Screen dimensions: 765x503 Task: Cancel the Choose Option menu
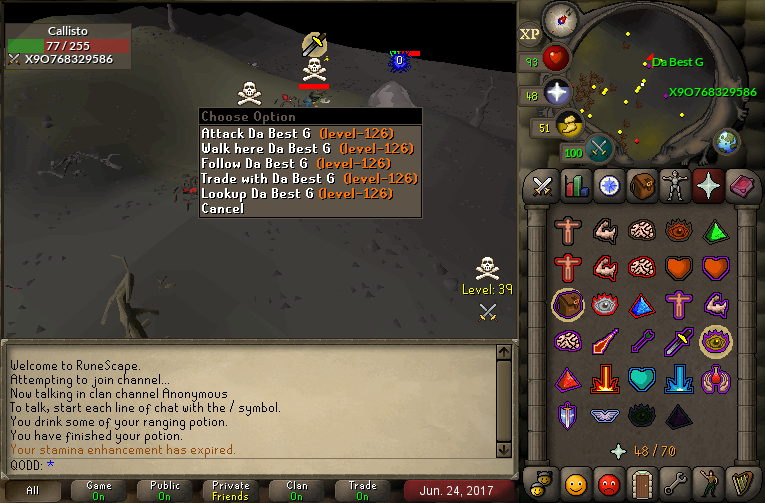coord(222,208)
